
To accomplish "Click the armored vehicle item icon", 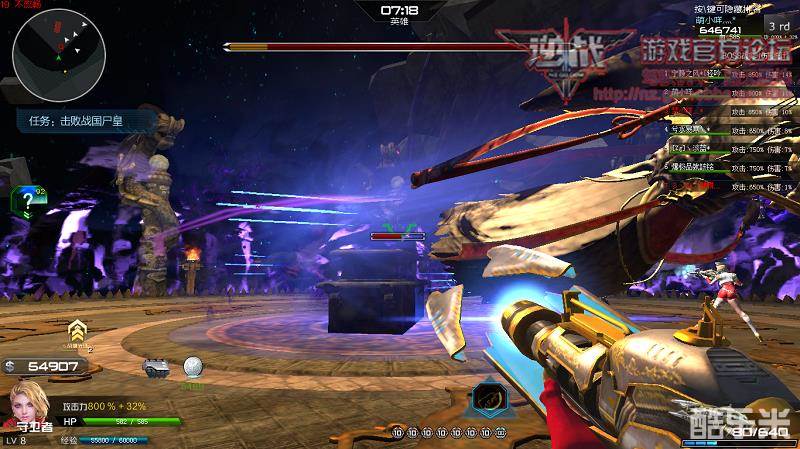I will tap(156, 368).
